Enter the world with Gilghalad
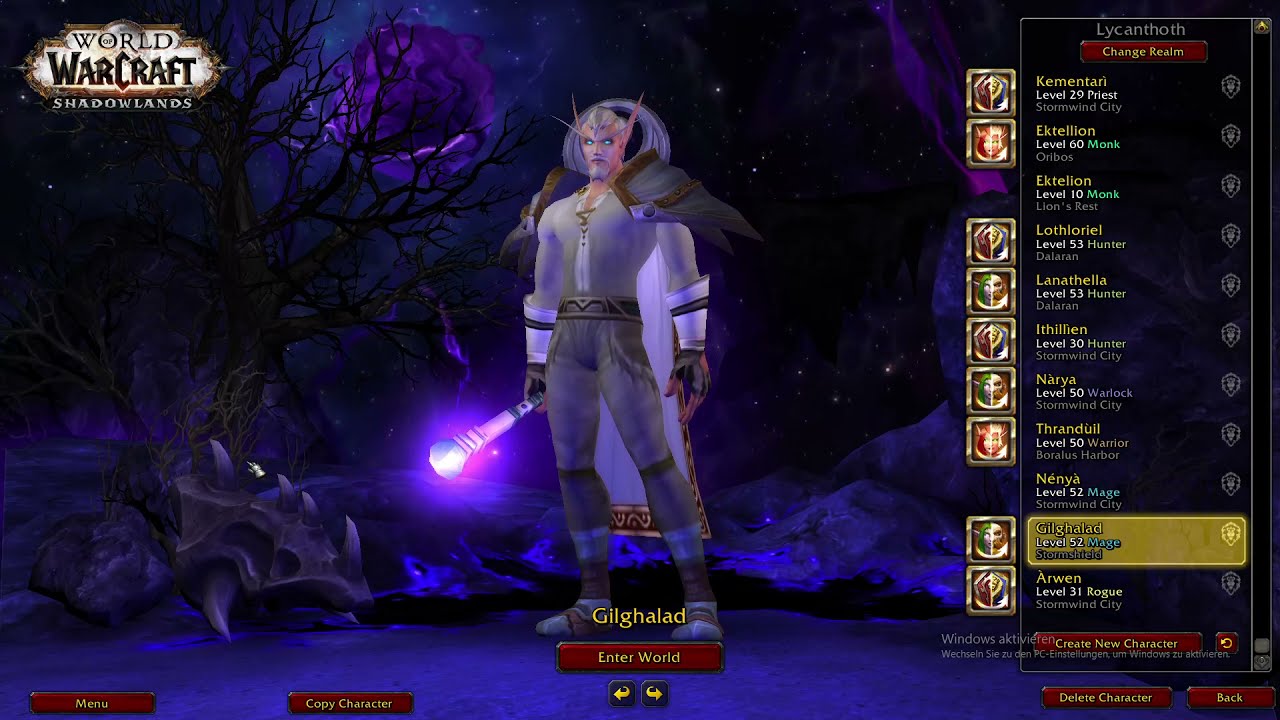 tap(639, 657)
